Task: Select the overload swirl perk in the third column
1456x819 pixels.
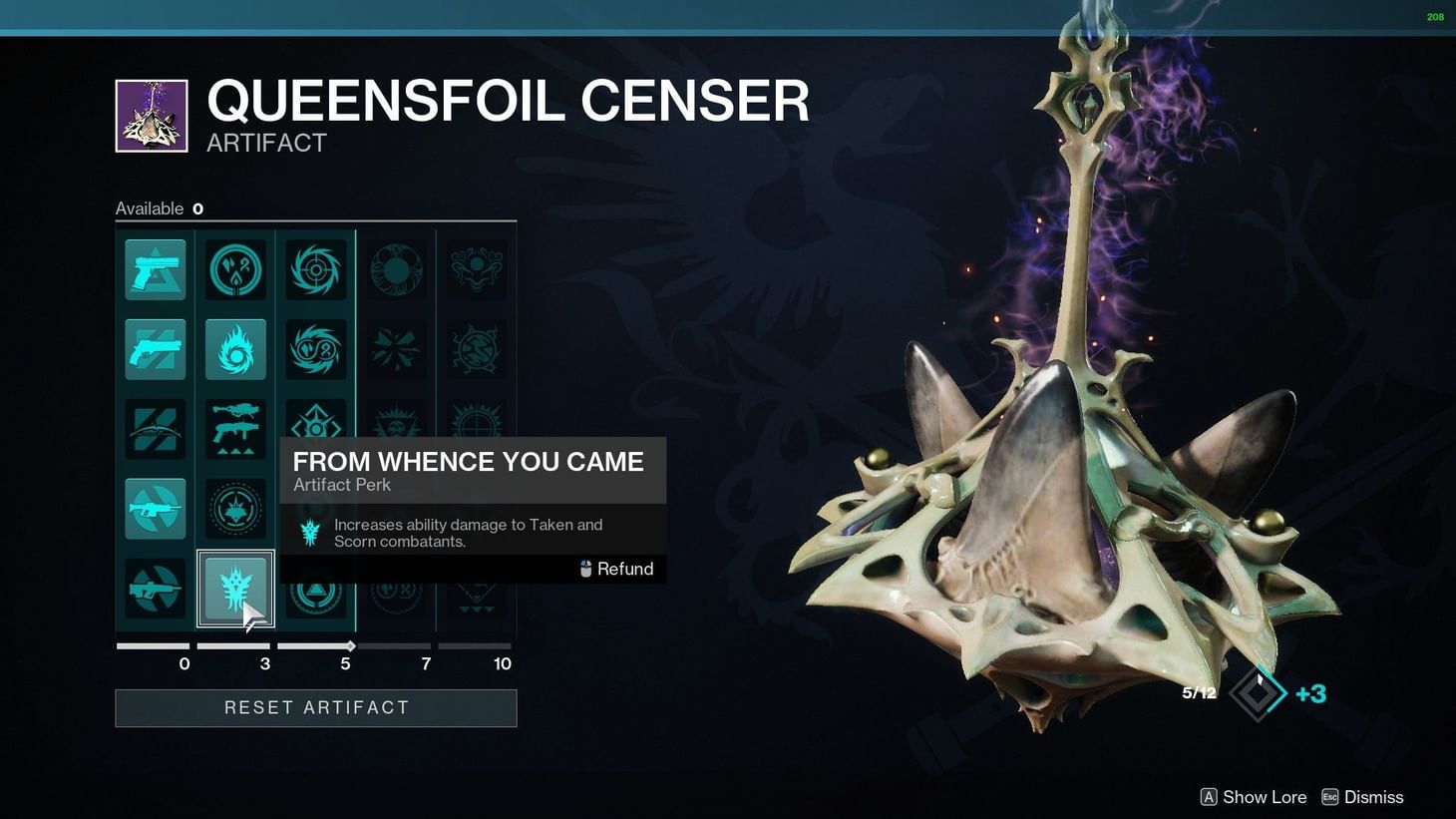Action: 316,349
